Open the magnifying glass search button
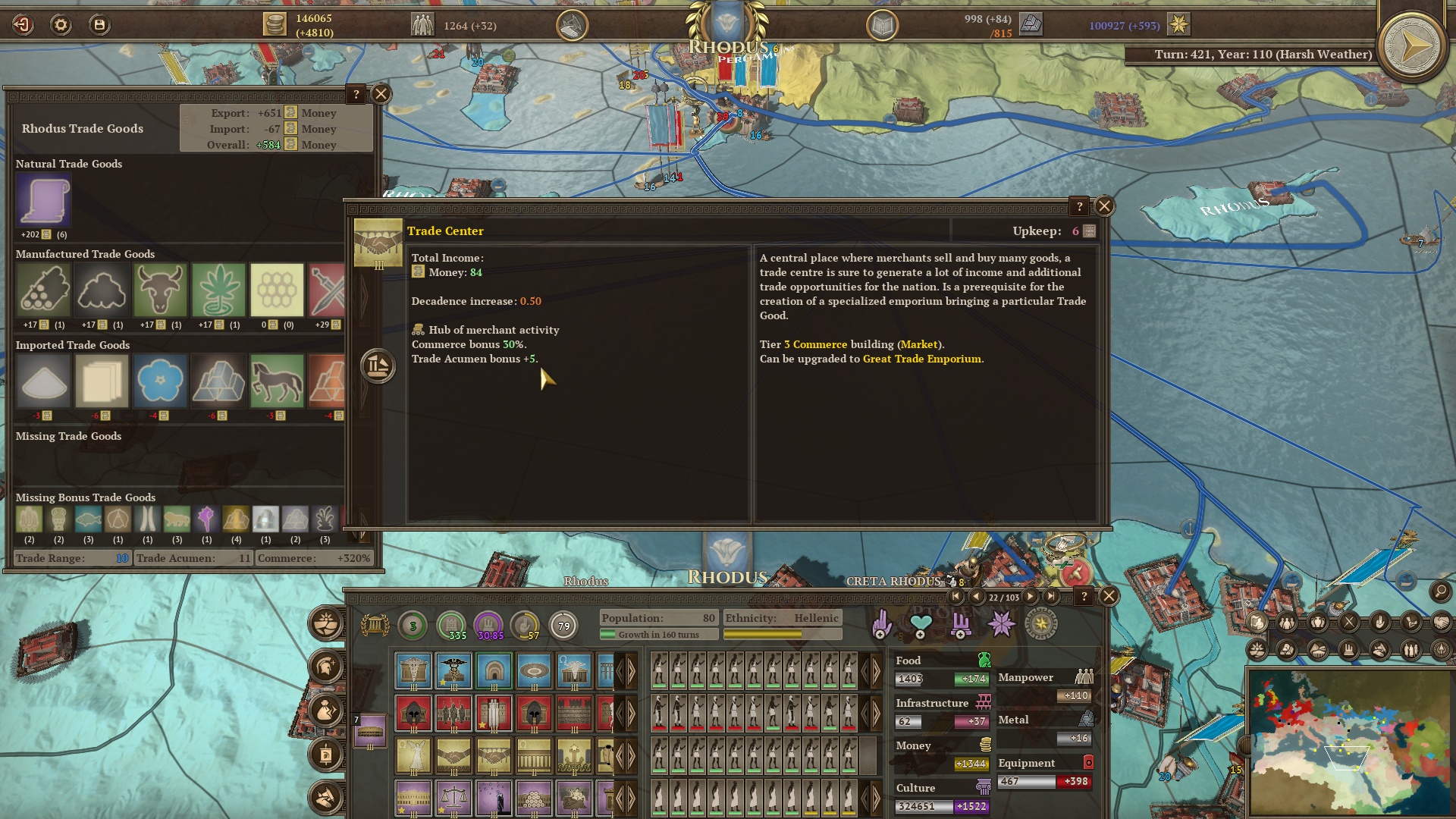Screen dimensions: 1456x819 point(1440,591)
